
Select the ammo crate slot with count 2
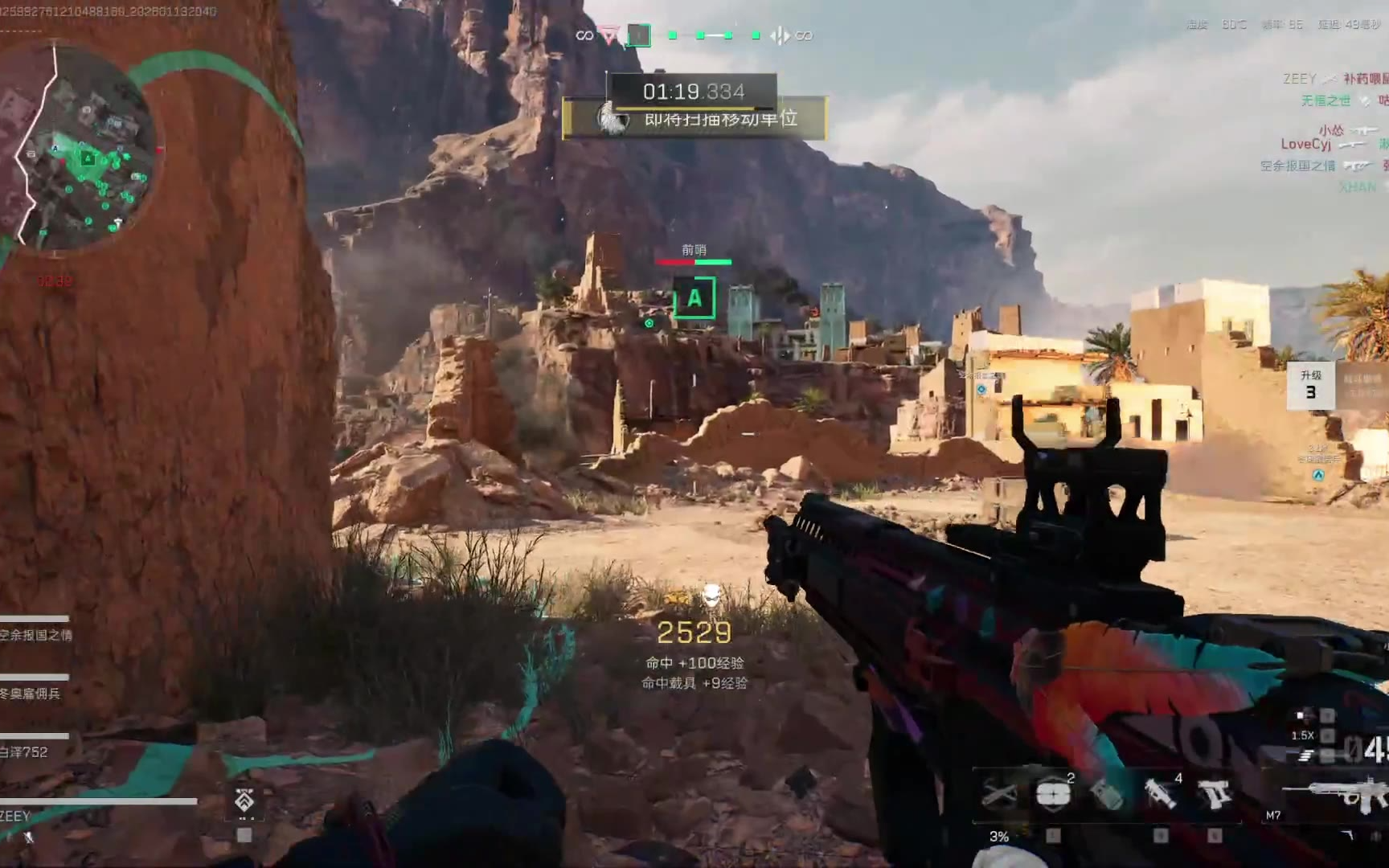pos(1052,794)
